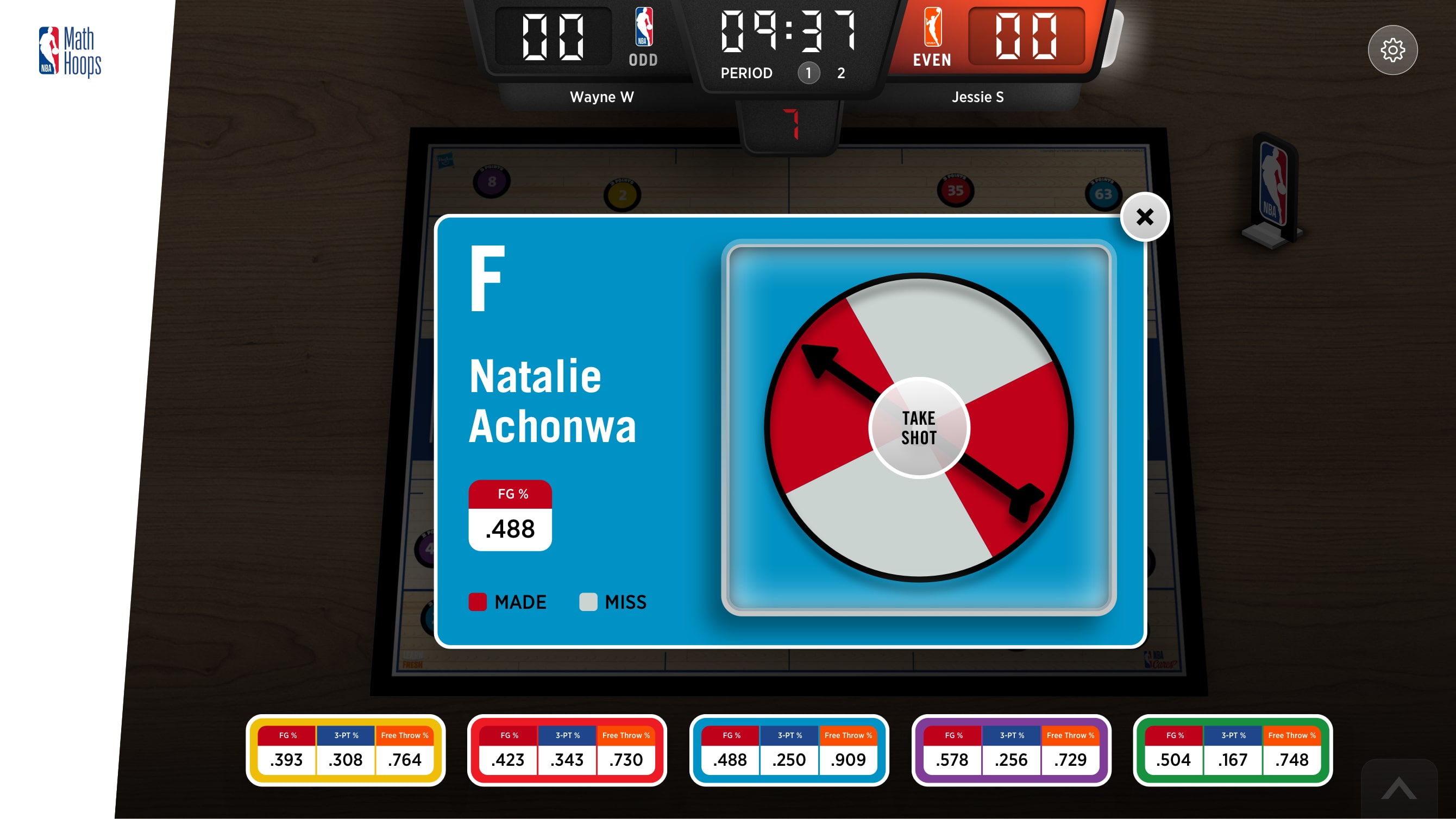The width and height of the screenshot is (1456, 819).
Task: Click the highlighted period indicator circle
Action: [x=808, y=73]
